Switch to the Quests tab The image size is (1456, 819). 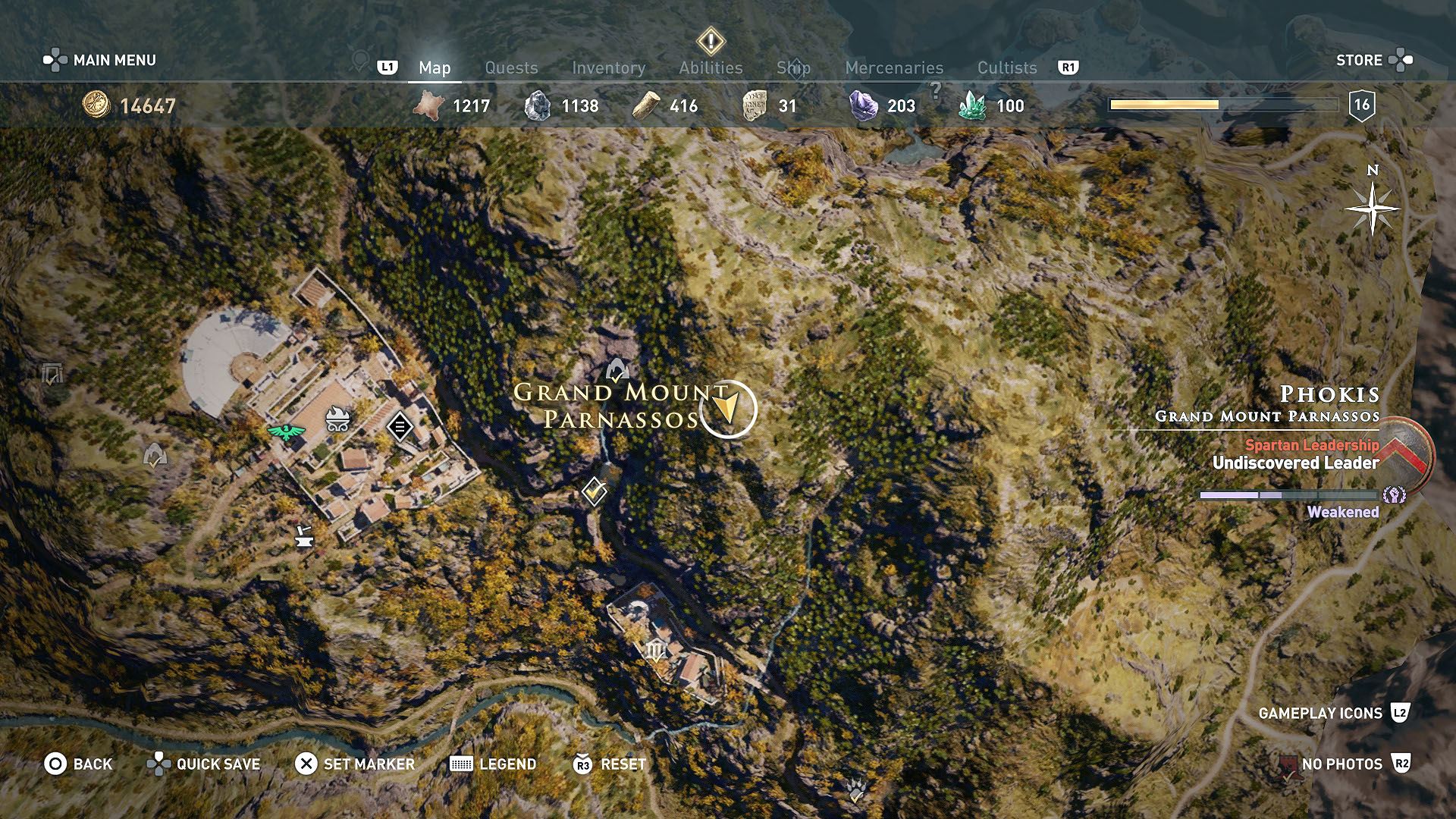511,67
